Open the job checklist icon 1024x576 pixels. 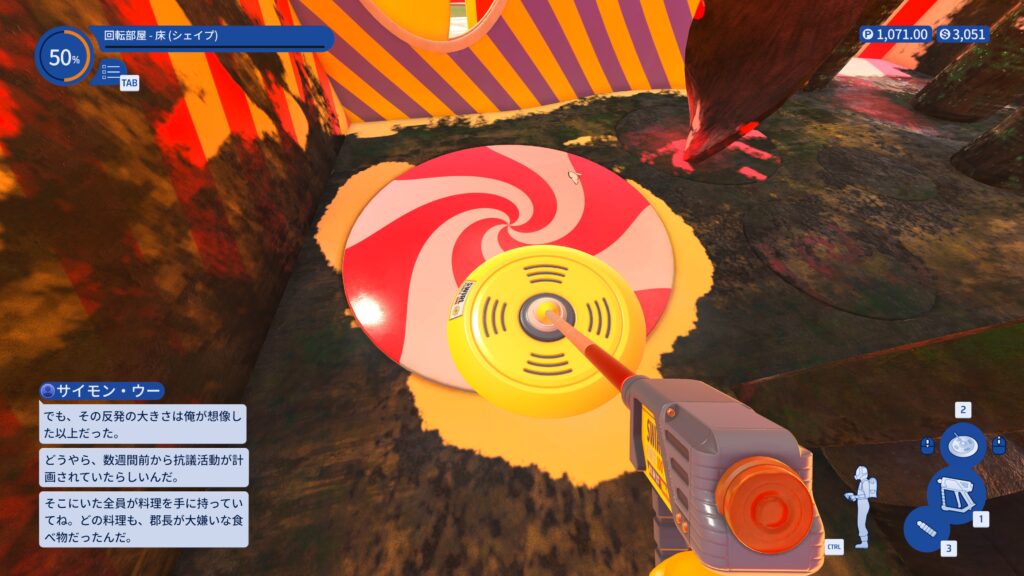coord(111,72)
